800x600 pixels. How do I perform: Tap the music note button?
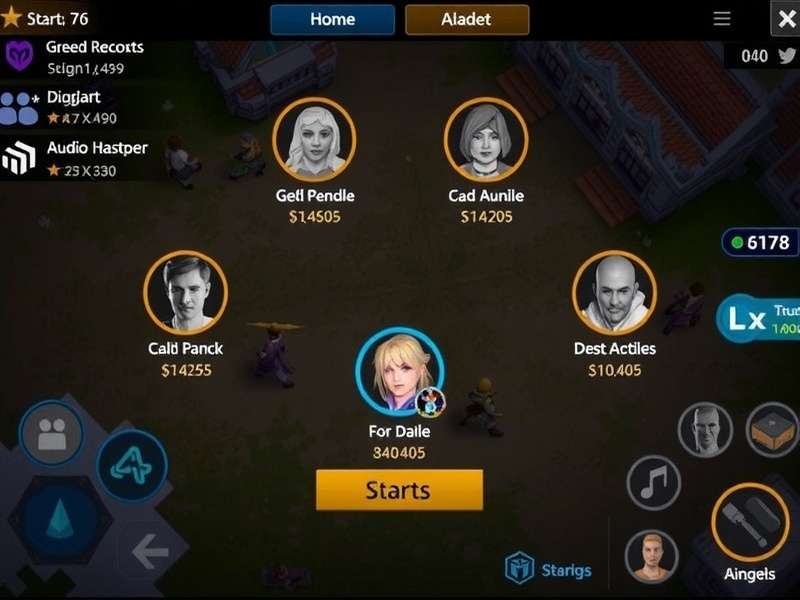point(653,483)
